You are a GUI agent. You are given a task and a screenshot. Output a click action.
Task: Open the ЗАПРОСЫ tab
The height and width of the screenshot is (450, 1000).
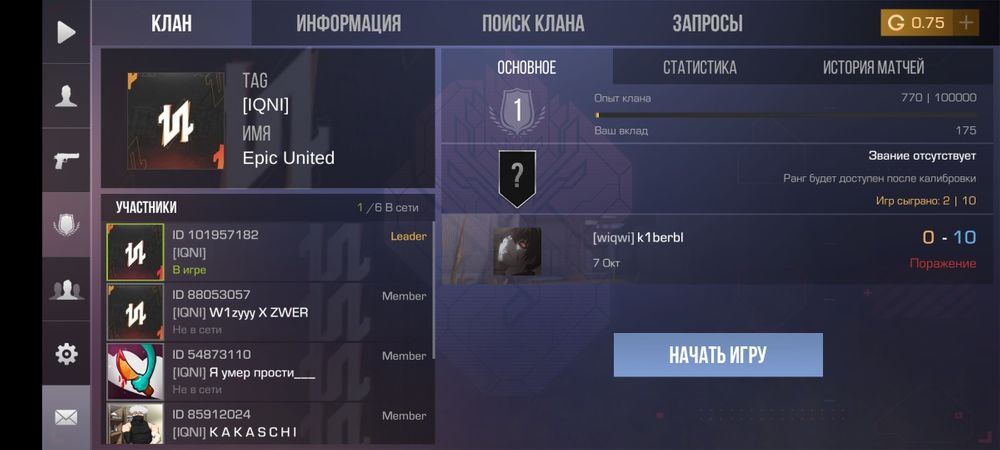click(707, 23)
